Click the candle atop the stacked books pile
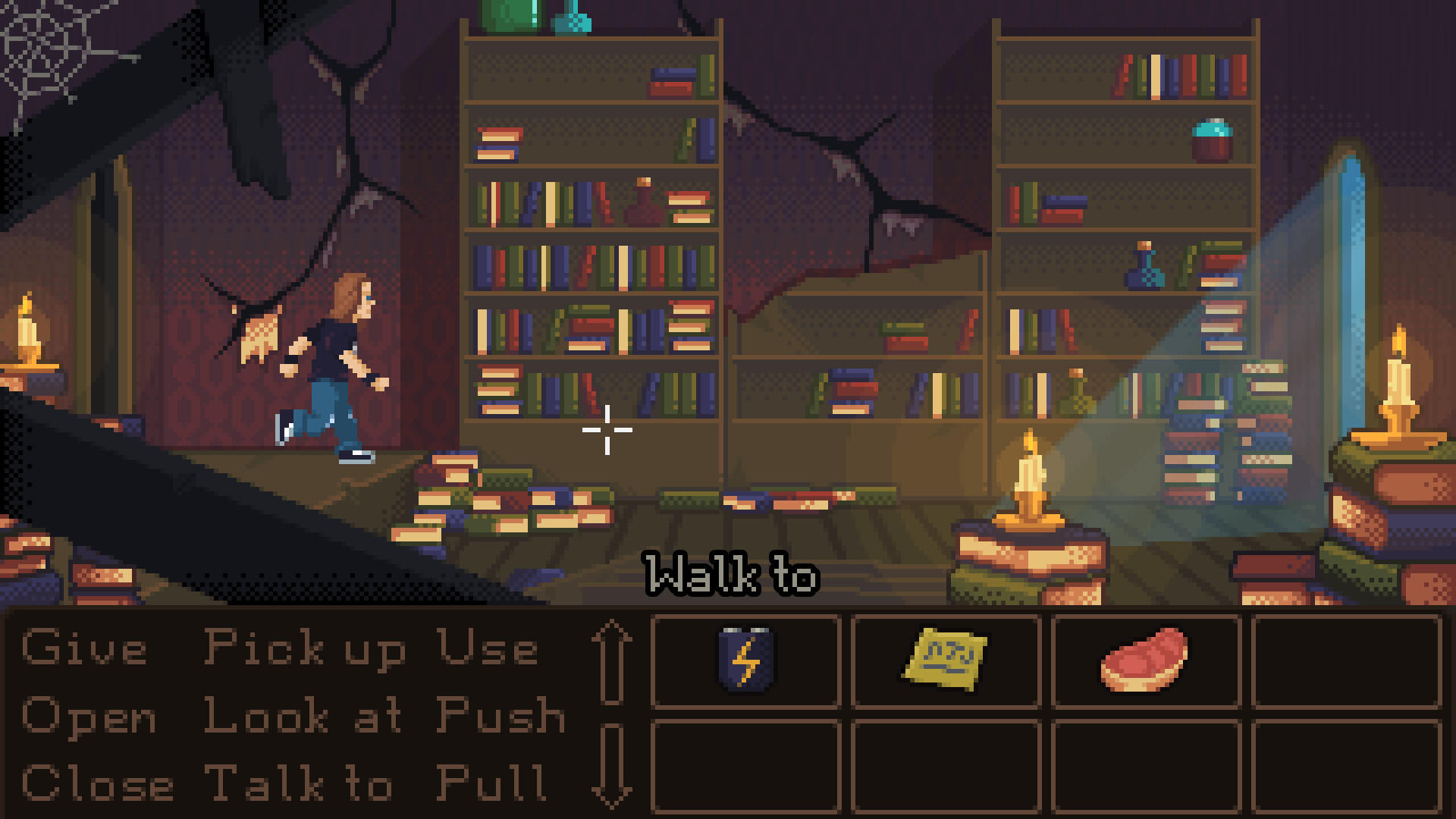This screenshot has height=819, width=1456. pos(1029,470)
